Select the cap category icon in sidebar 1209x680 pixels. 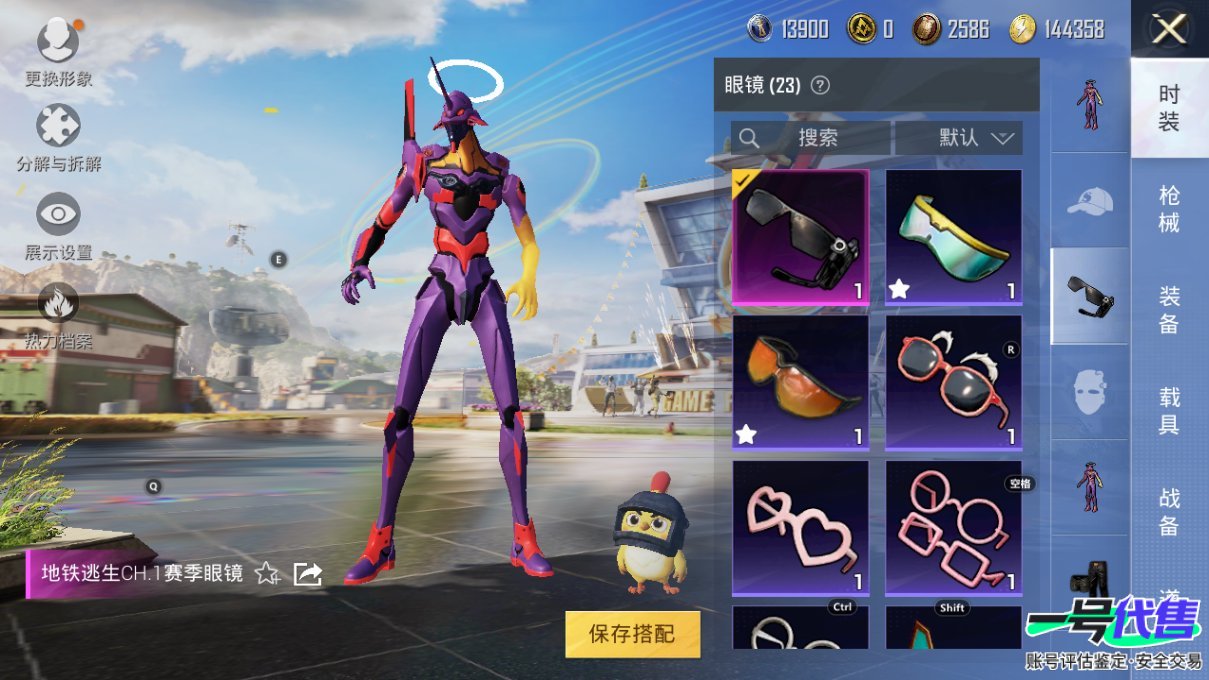pos(1089,202)
